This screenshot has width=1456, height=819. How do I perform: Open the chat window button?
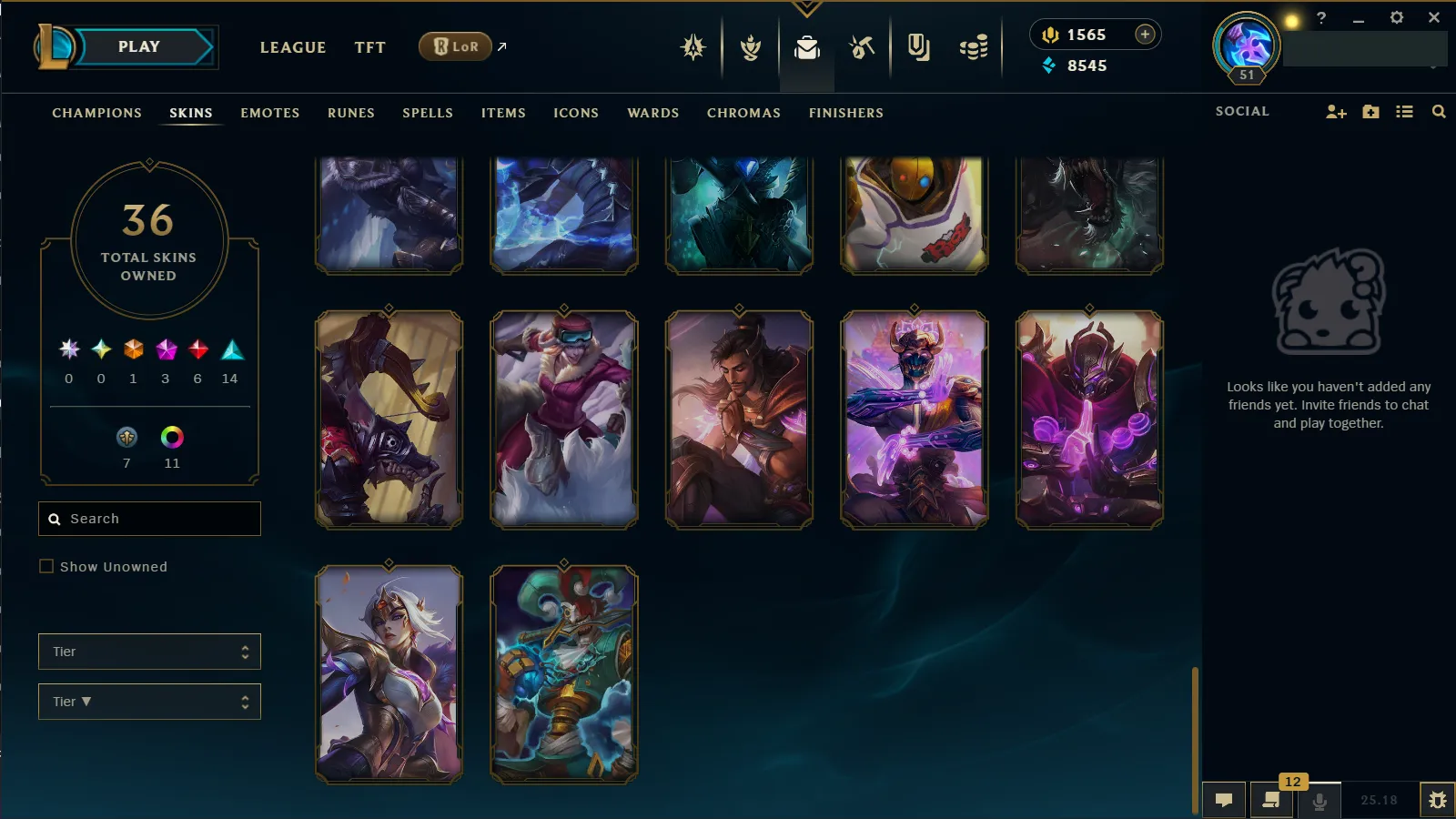pos(1224,800)
